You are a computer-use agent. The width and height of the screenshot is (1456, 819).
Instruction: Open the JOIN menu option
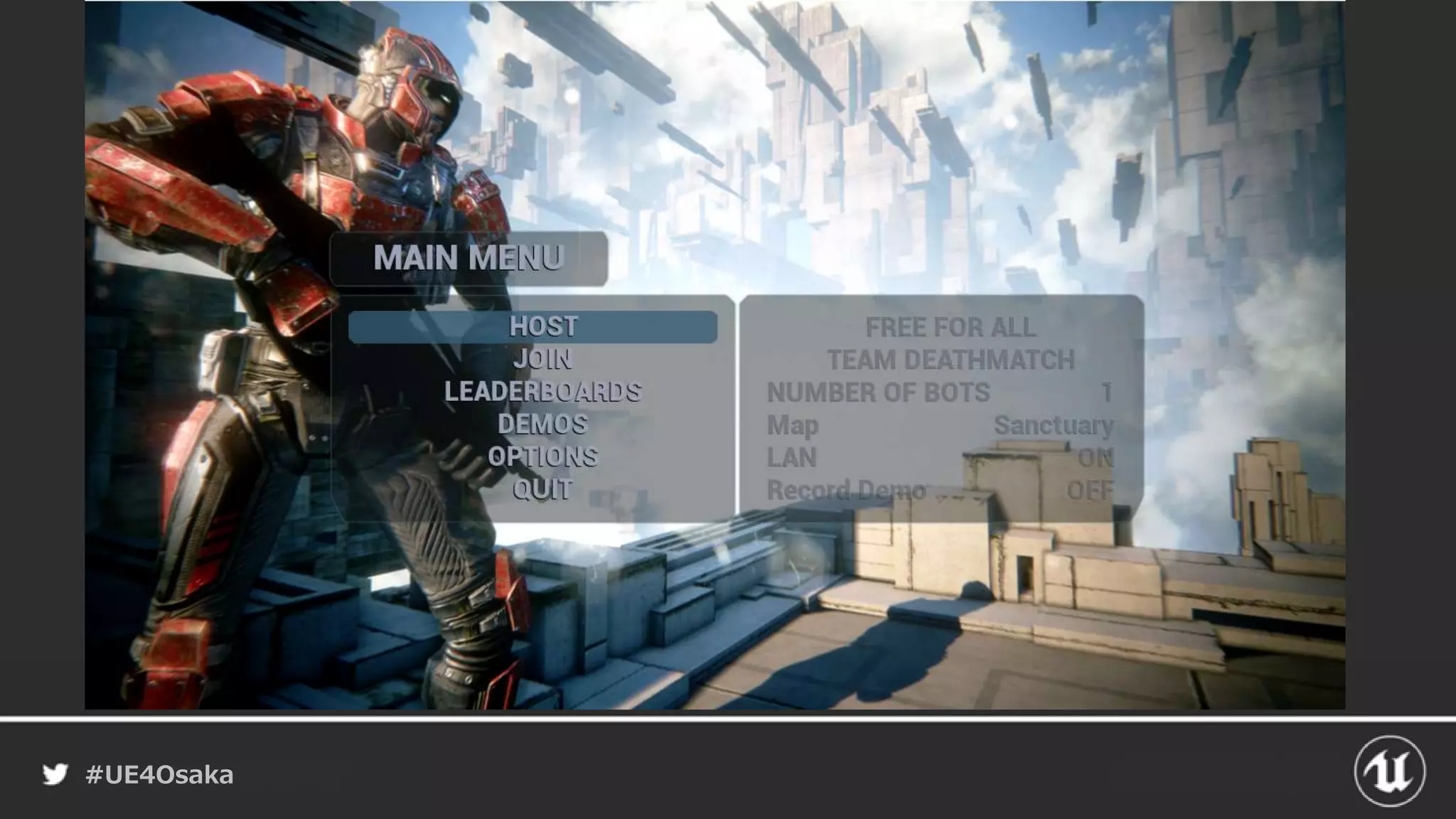(x=542, y=359)
